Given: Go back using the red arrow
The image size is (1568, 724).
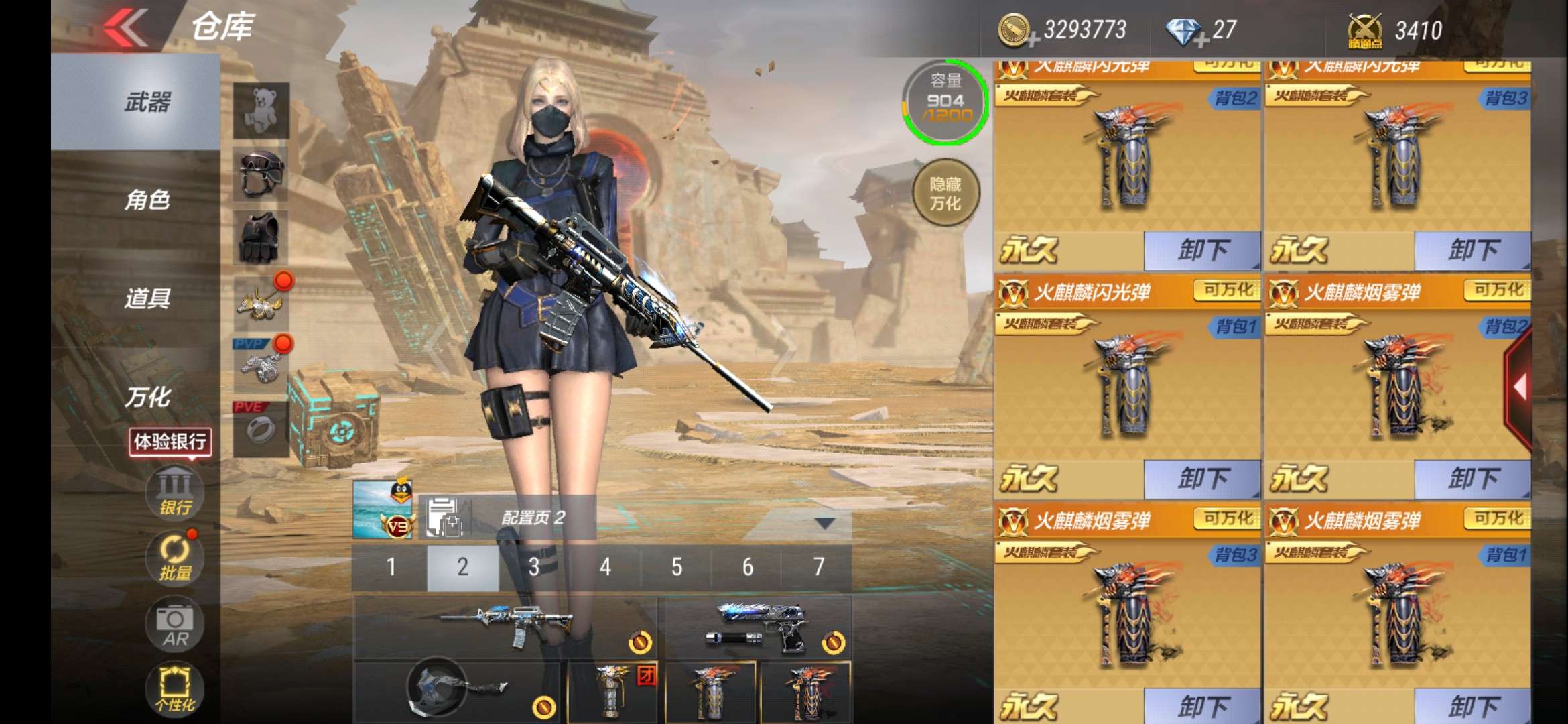Looking at the screenshot, I should point(126,28).
